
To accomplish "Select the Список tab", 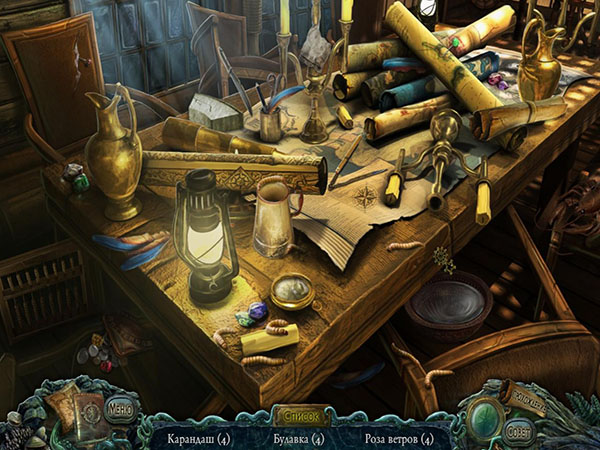I will coord(300,410).
